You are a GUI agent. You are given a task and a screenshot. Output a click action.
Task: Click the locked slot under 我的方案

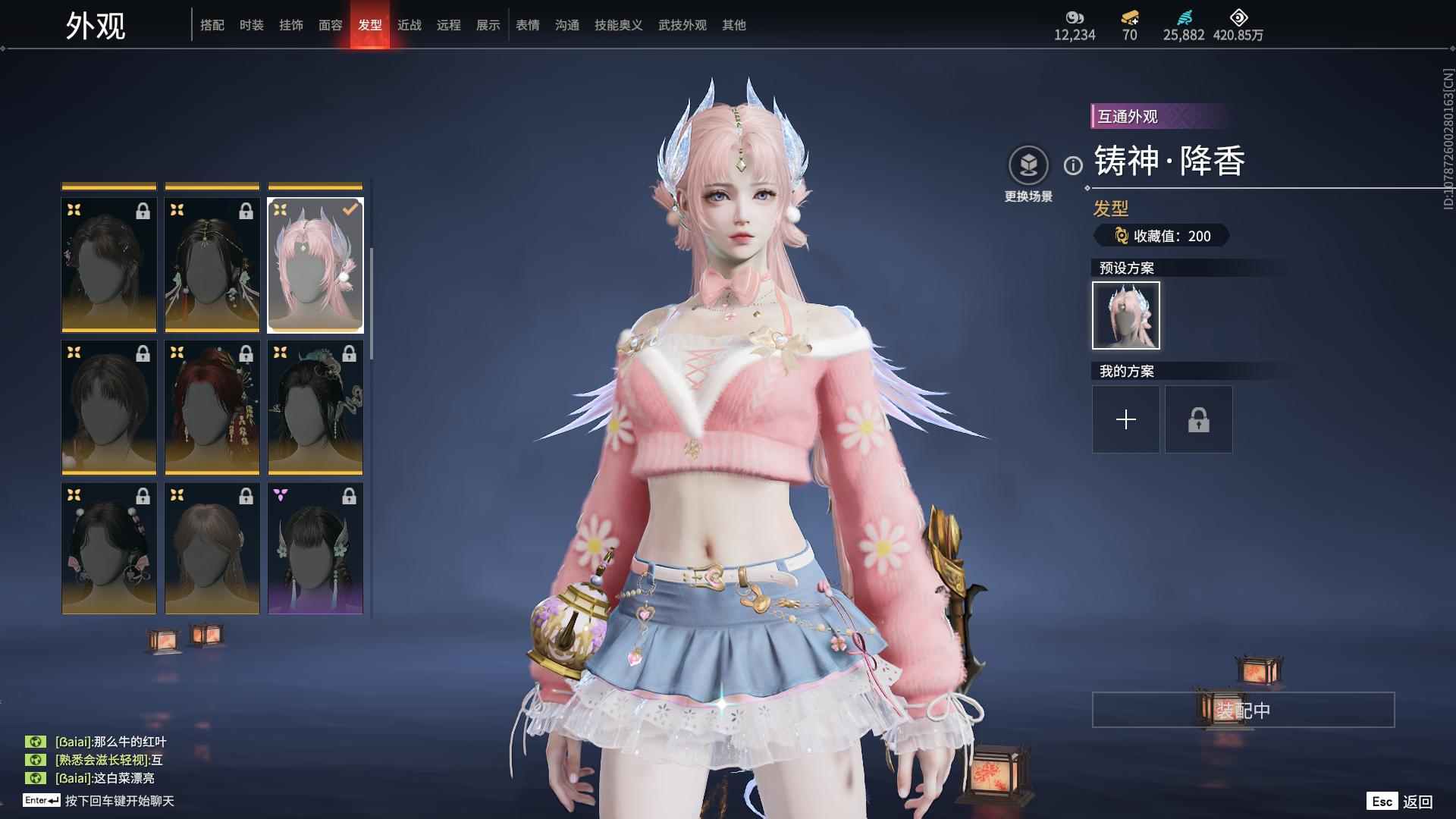point(1198,419)
